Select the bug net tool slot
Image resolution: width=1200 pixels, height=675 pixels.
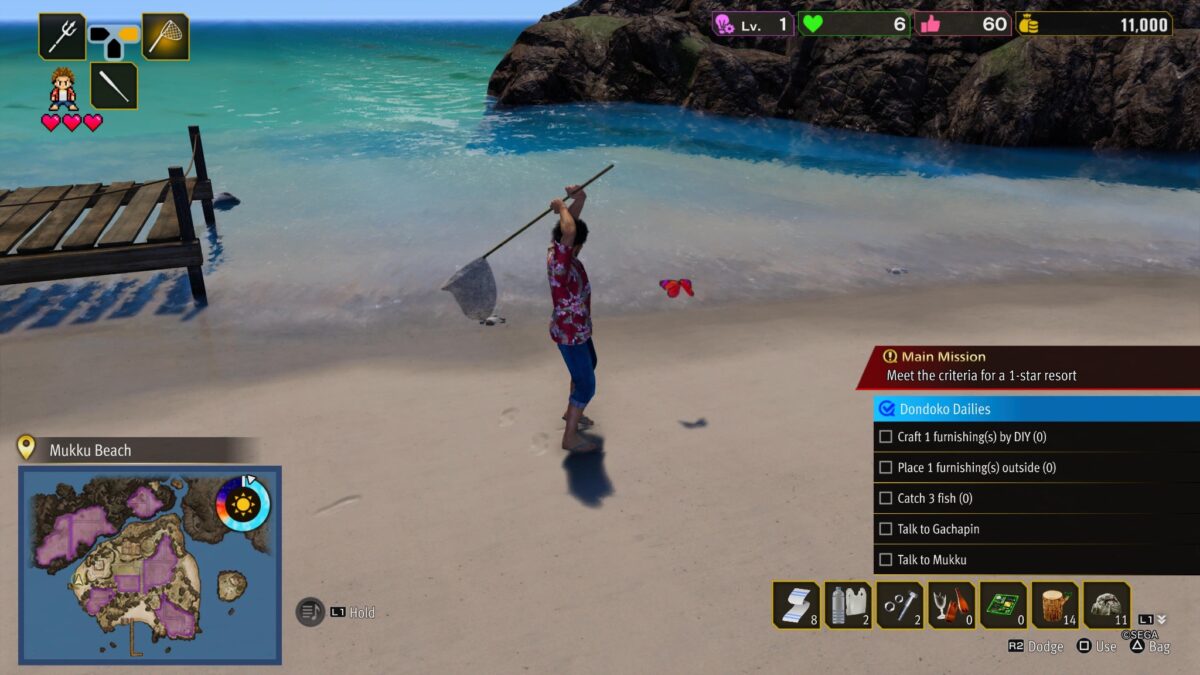click(x=166, y=37)
